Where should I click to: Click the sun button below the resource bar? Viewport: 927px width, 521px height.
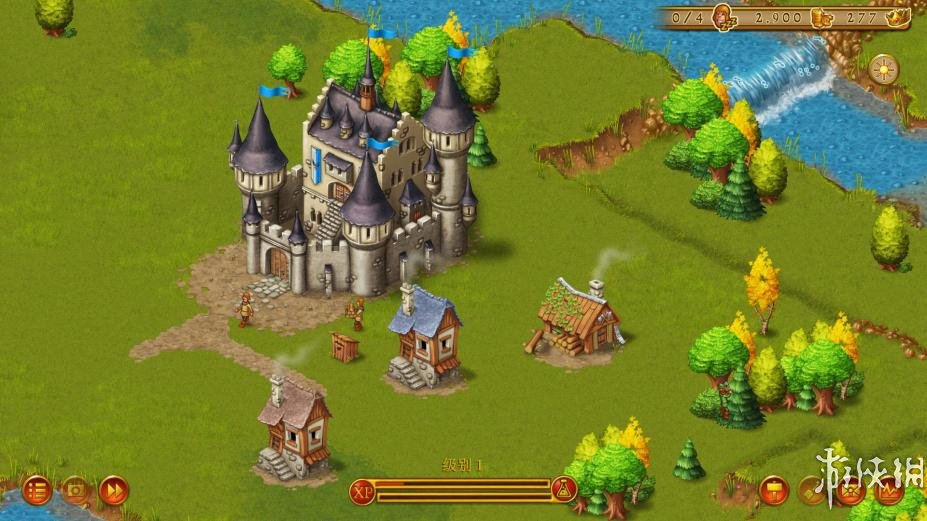(x=883, y=68)
